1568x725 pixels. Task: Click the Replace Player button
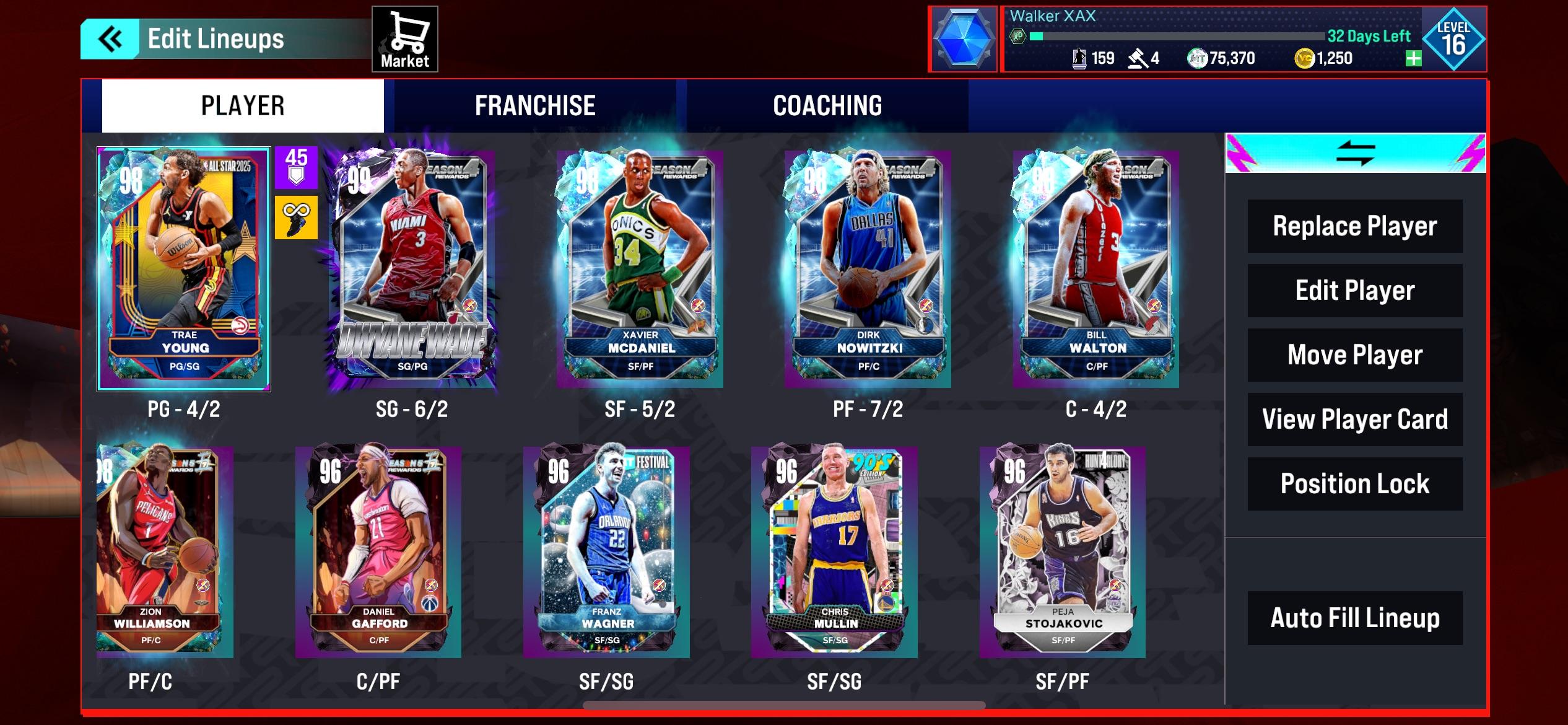click(x=1354, y=226)
